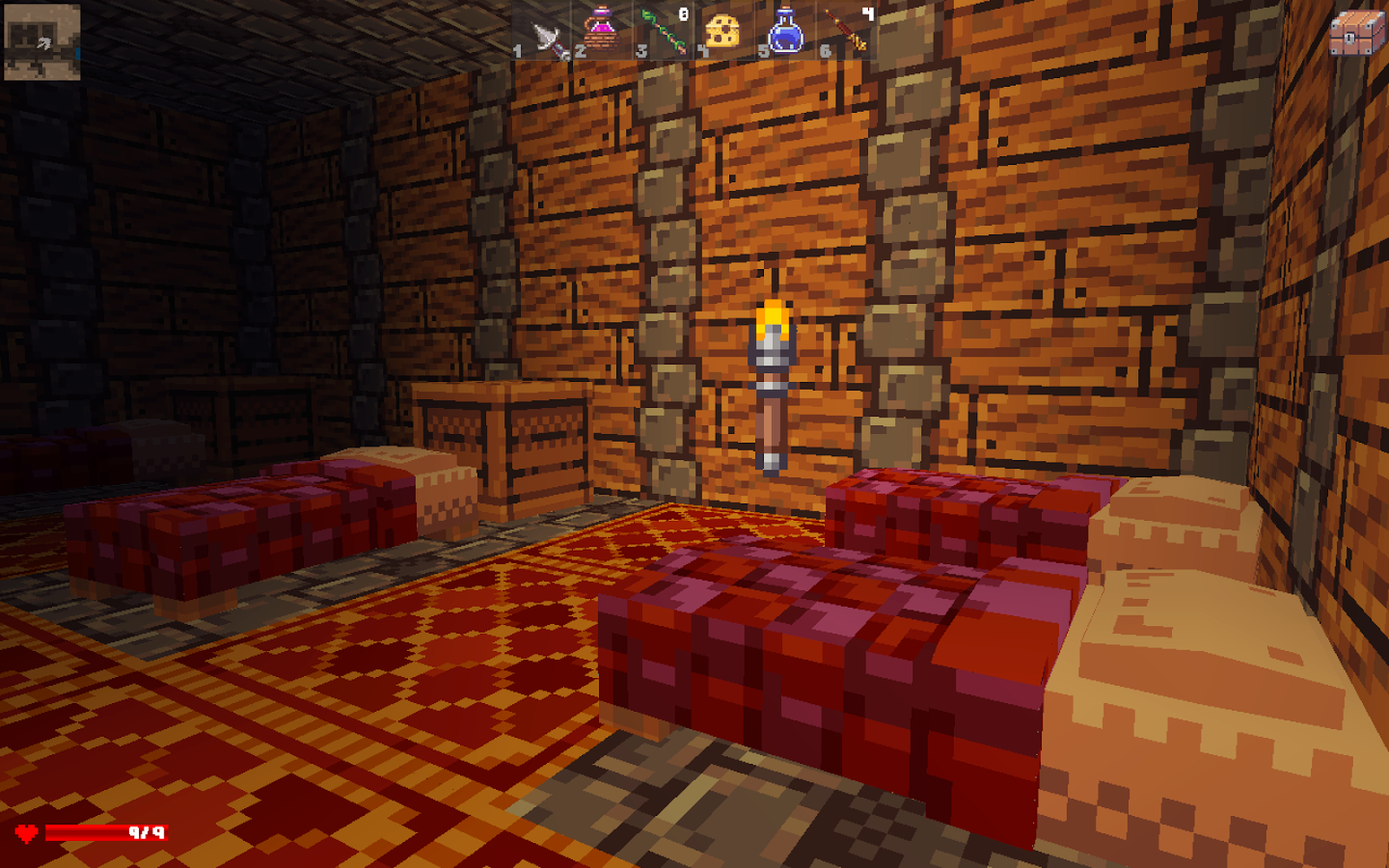This screenshot has width=1389, height=868.
Task: Open the chest icon in the top-right corner
Action: [1358, 31]
